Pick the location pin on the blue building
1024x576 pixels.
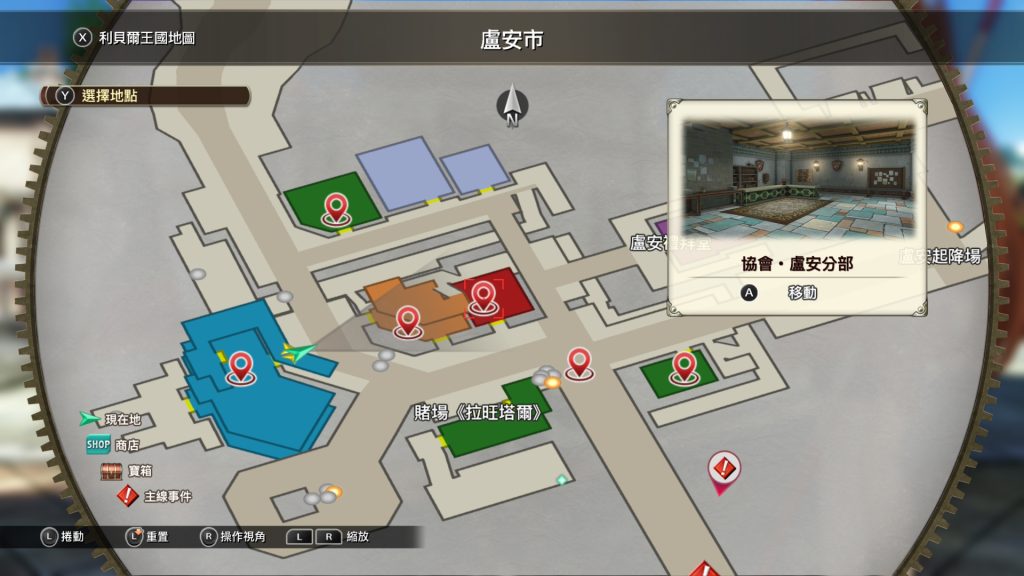[240, 367]
